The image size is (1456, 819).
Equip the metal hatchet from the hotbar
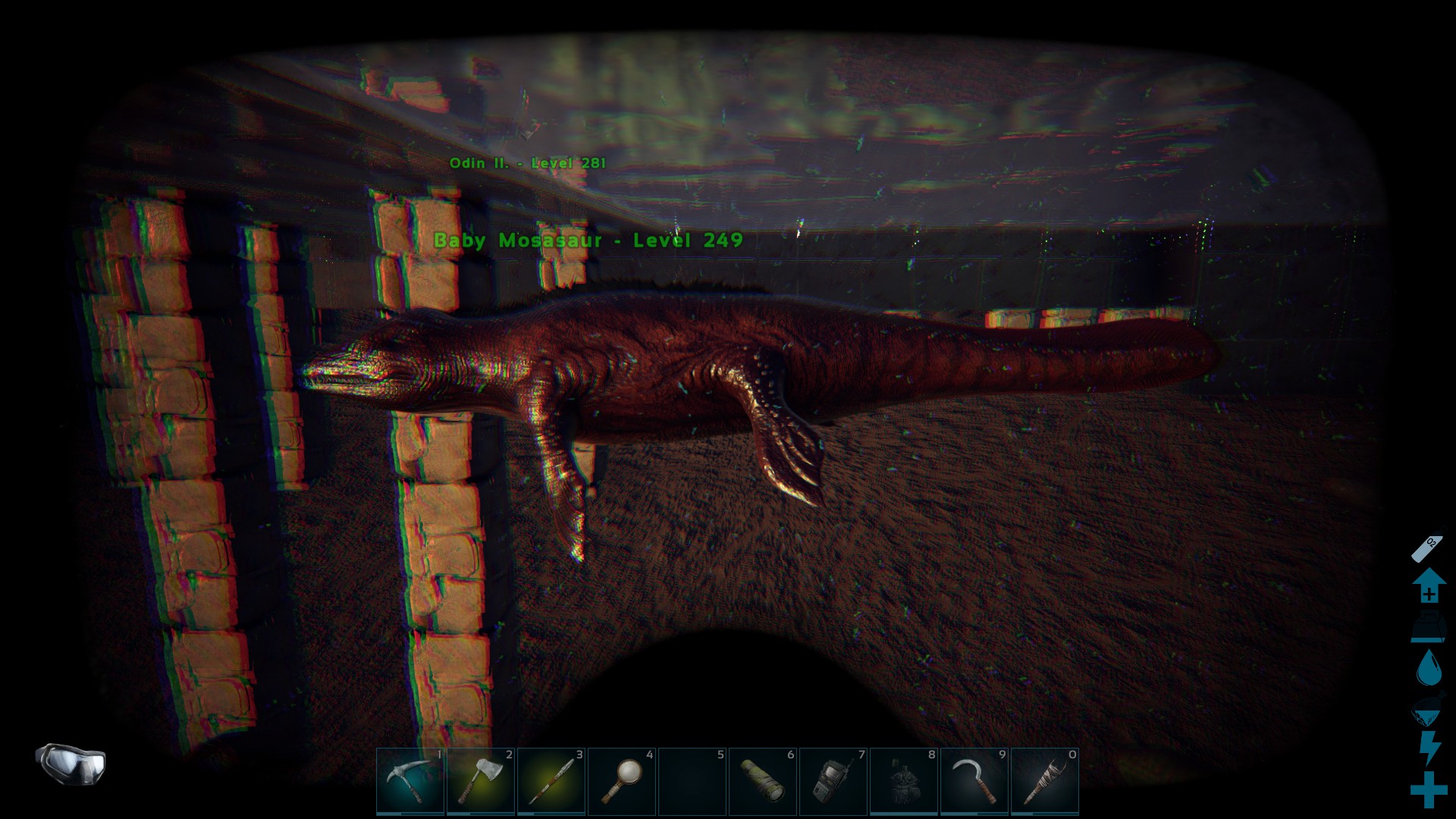coord(481,781)
